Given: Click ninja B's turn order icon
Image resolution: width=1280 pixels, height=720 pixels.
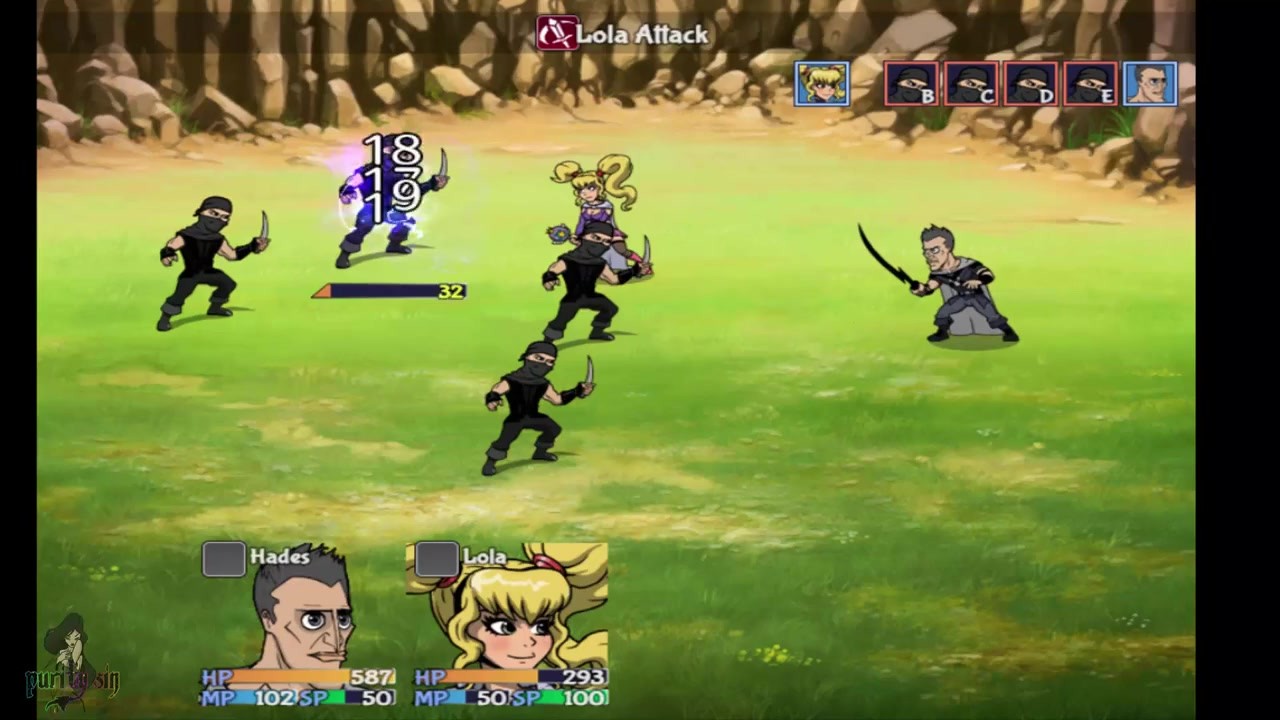Looking at the screenshot, I should click(911, 84).
